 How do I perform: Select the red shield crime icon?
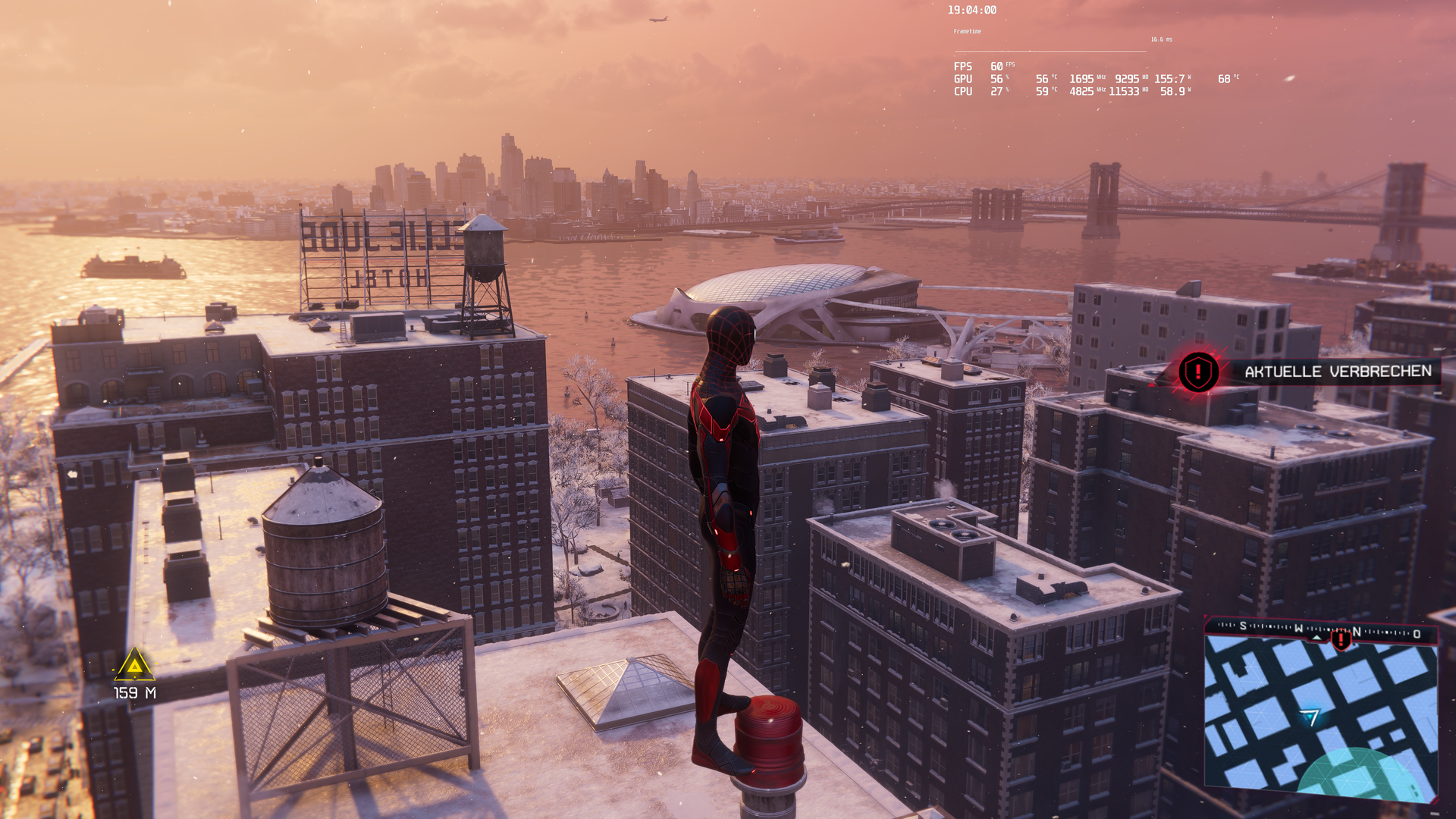coord(1198,372)
